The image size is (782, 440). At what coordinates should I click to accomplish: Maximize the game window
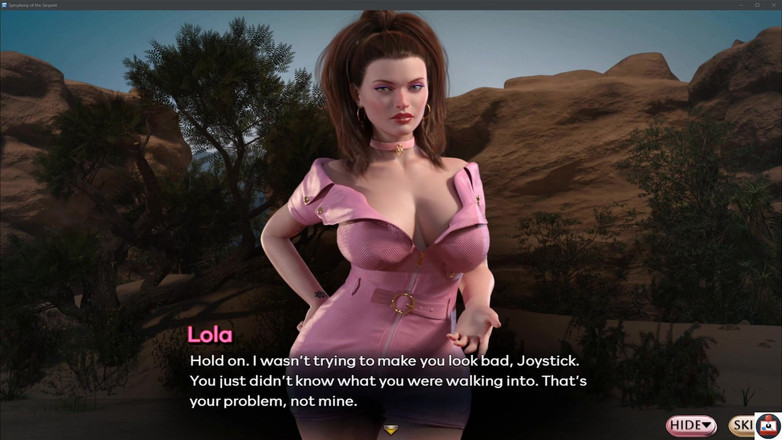(757, 4)
